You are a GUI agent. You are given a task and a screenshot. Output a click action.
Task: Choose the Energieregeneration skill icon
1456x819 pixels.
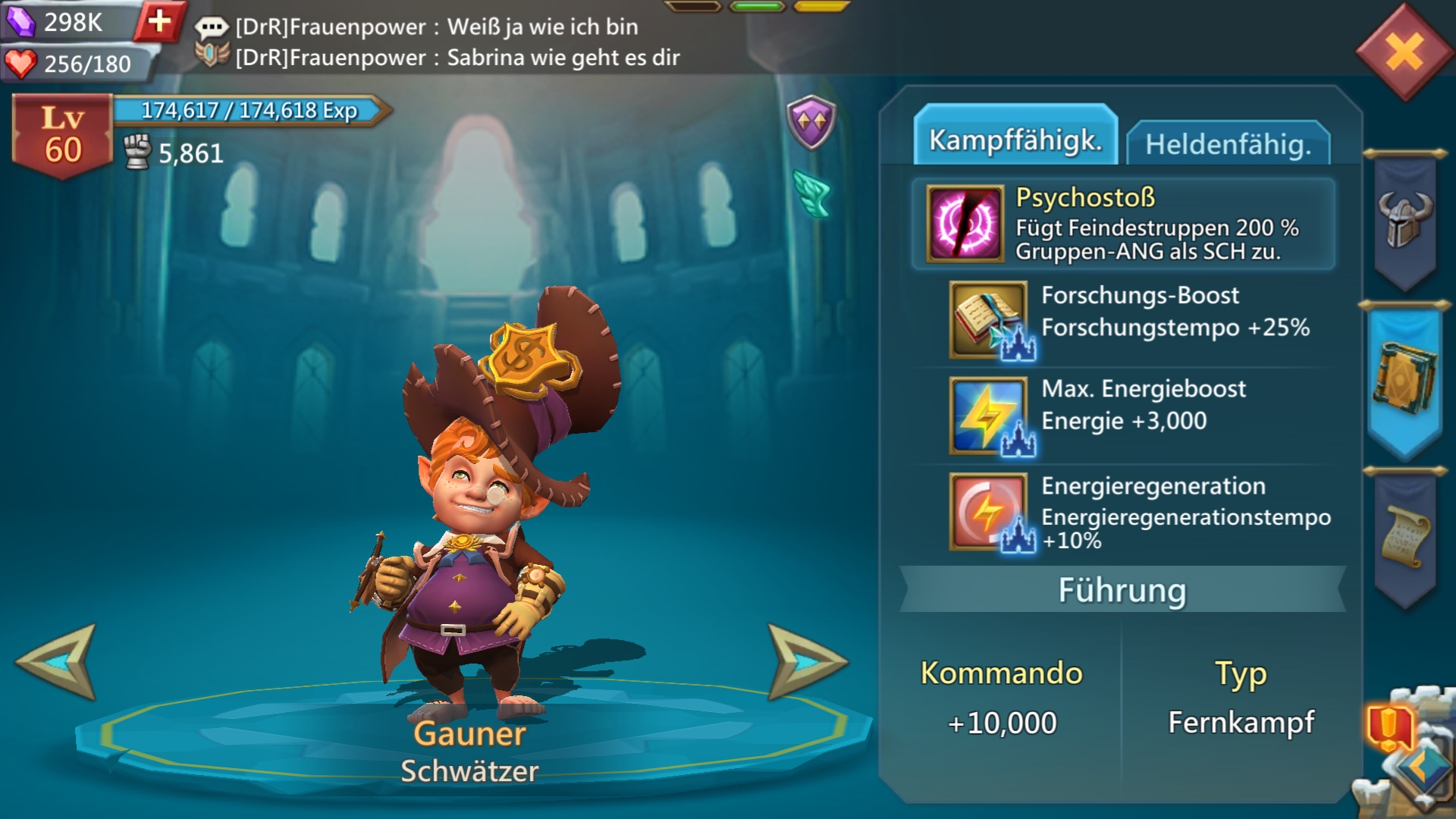pyautogui.click(x=989, y=510)
